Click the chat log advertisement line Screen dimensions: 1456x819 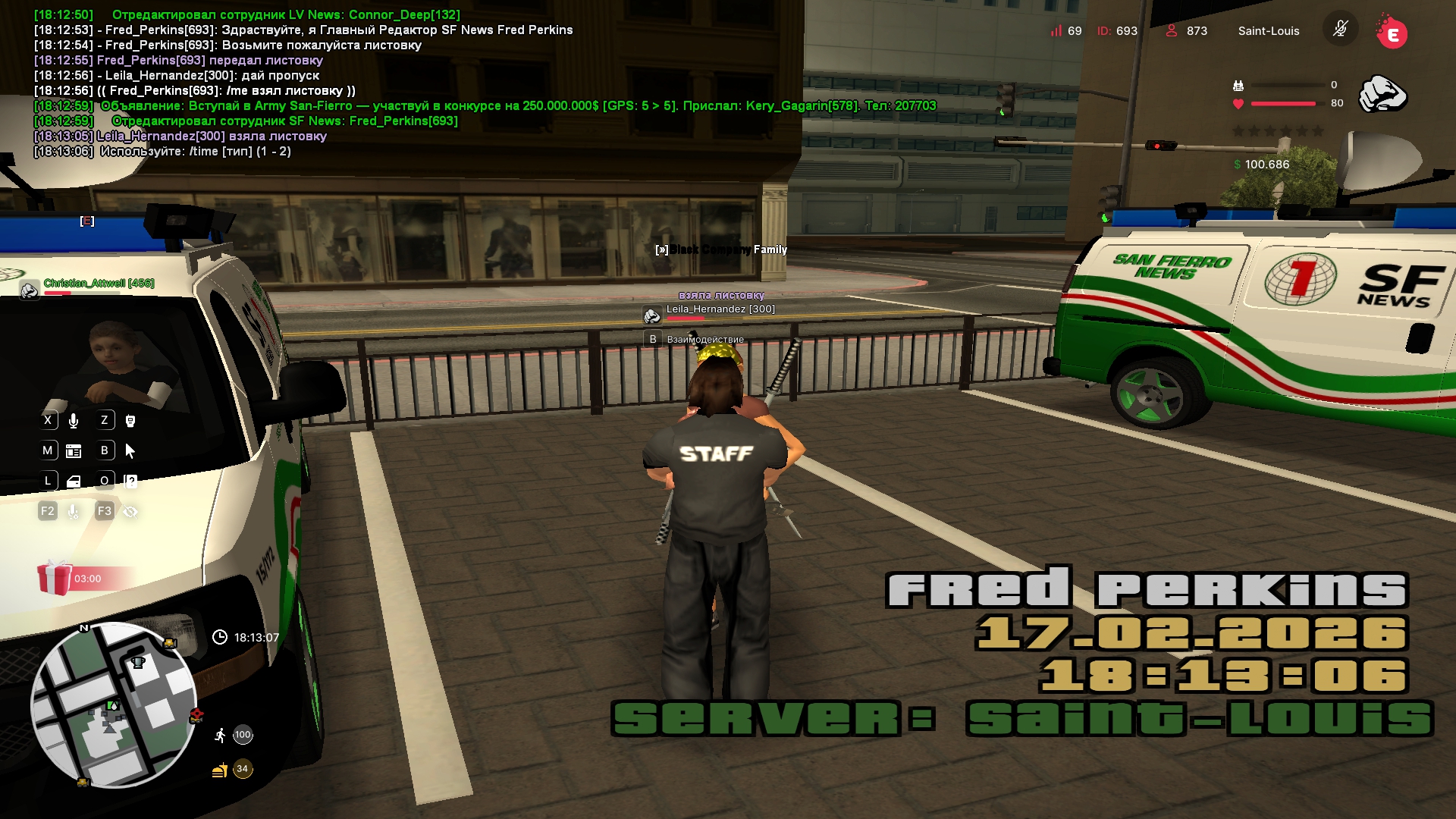(x=485, y=106)
